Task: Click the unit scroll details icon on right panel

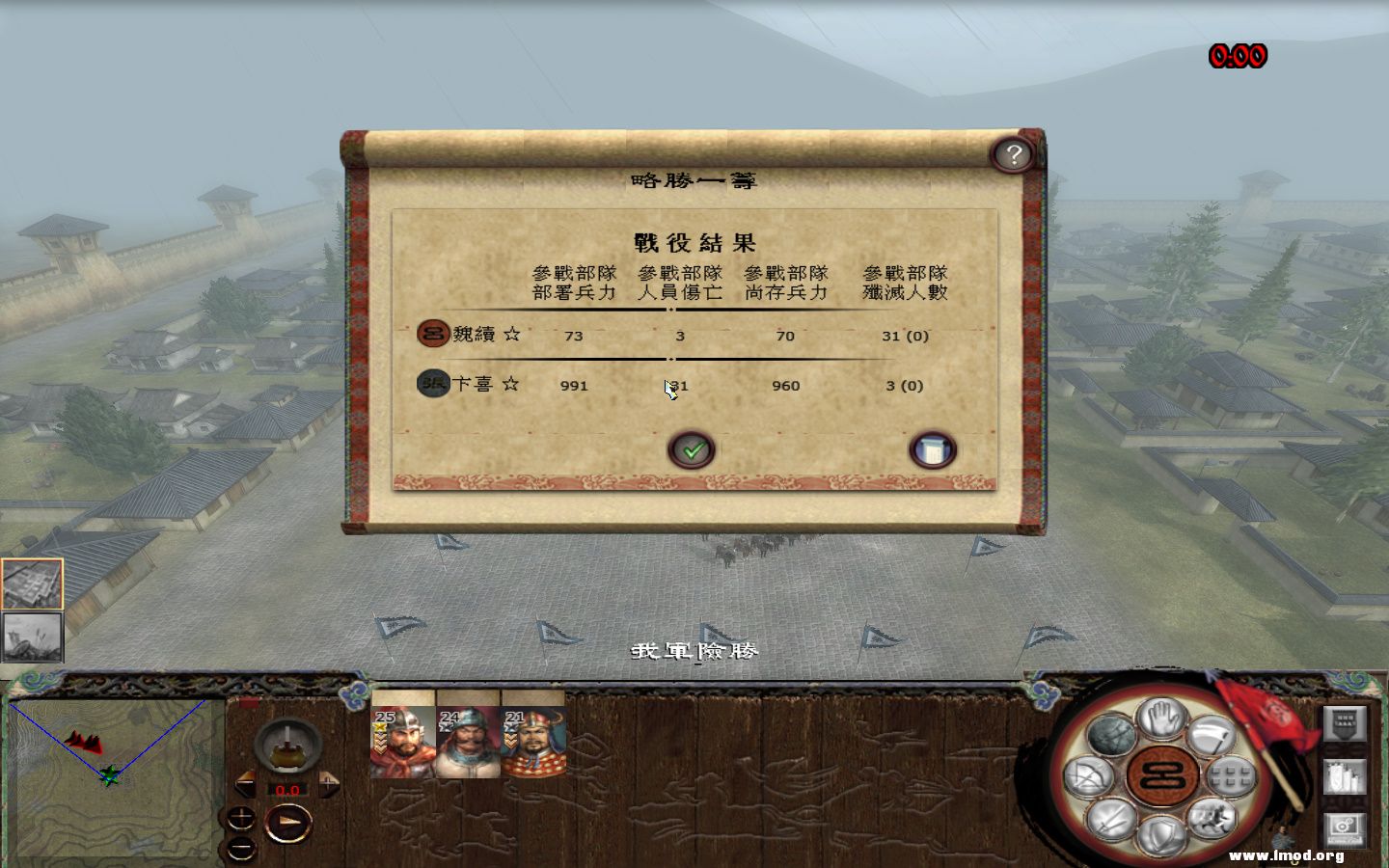Action: click(x=1345, y=776)
